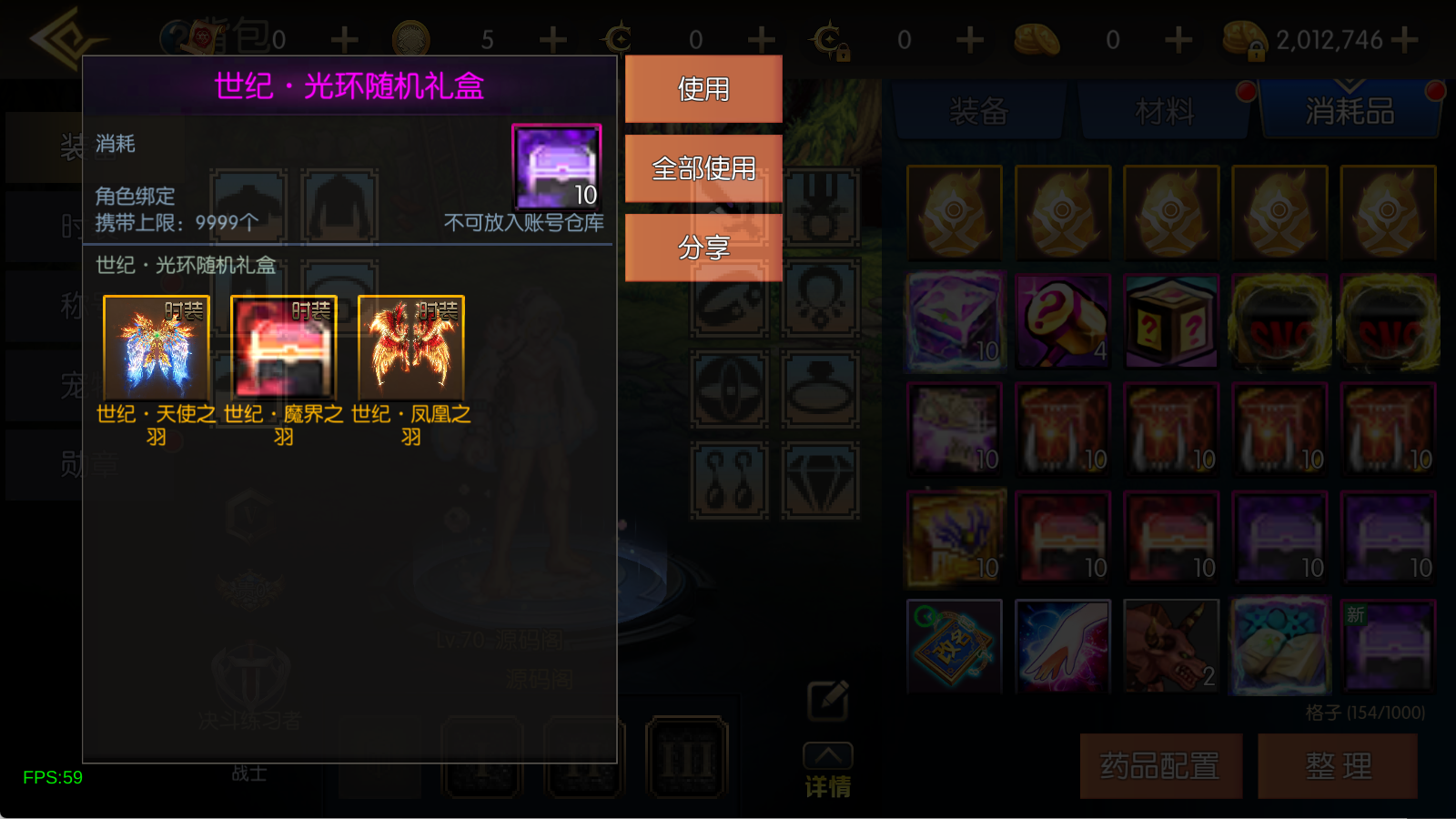Click the pencil edit icon above 详情
This screenshot has width=1456, height=819.
coord(827,699)
